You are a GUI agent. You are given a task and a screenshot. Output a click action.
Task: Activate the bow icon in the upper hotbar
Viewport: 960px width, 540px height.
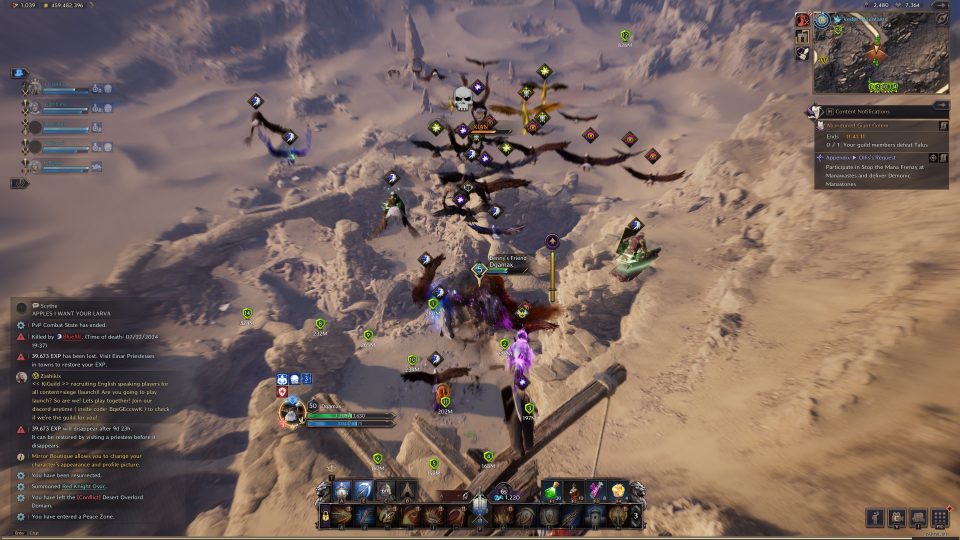(364, 490)
